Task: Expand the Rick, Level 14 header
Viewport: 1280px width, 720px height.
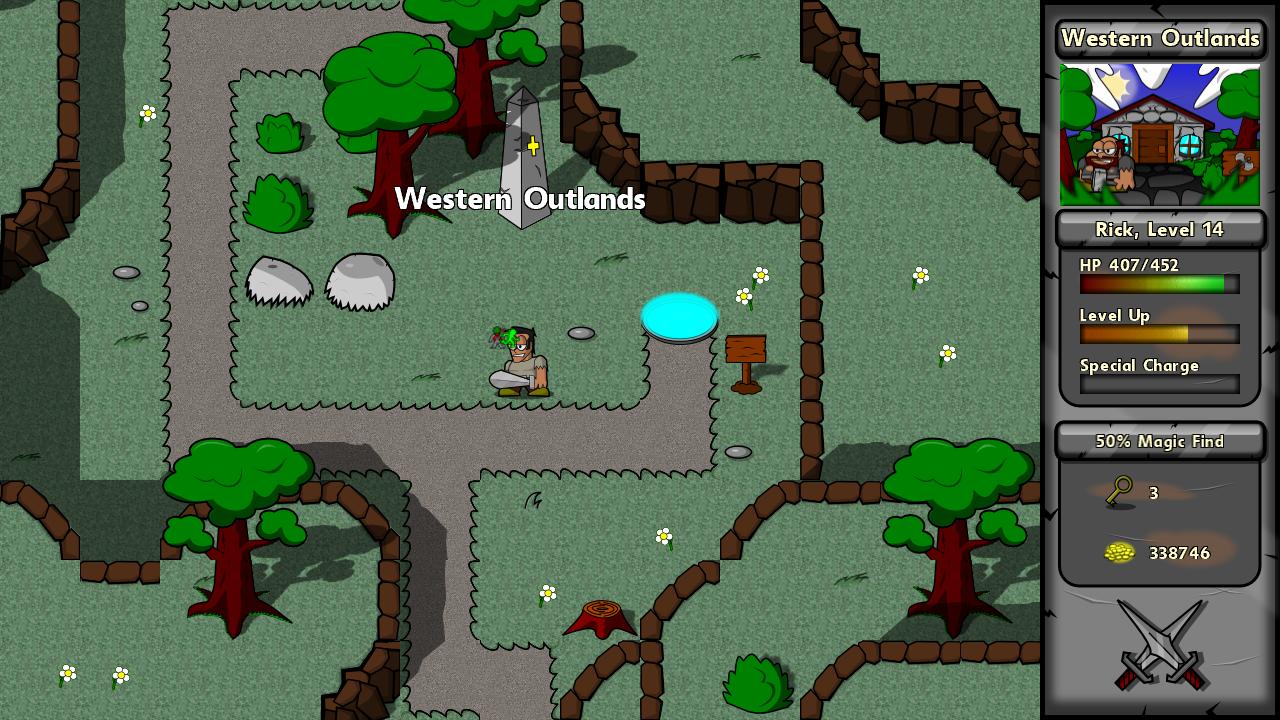Action: 1159,229
